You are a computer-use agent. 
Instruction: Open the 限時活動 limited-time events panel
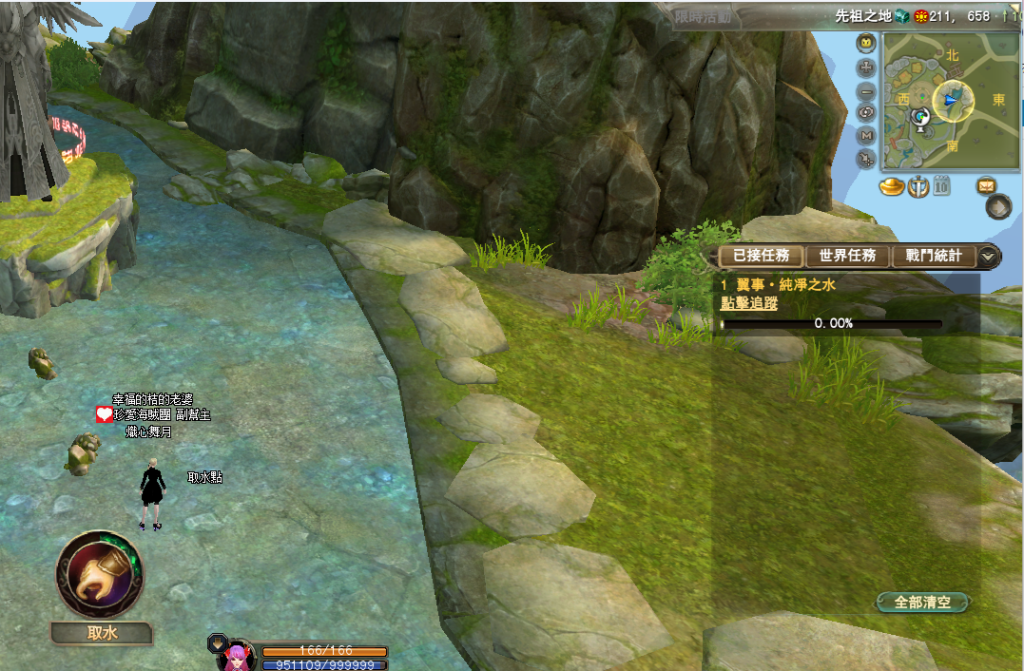pos(703,16)
